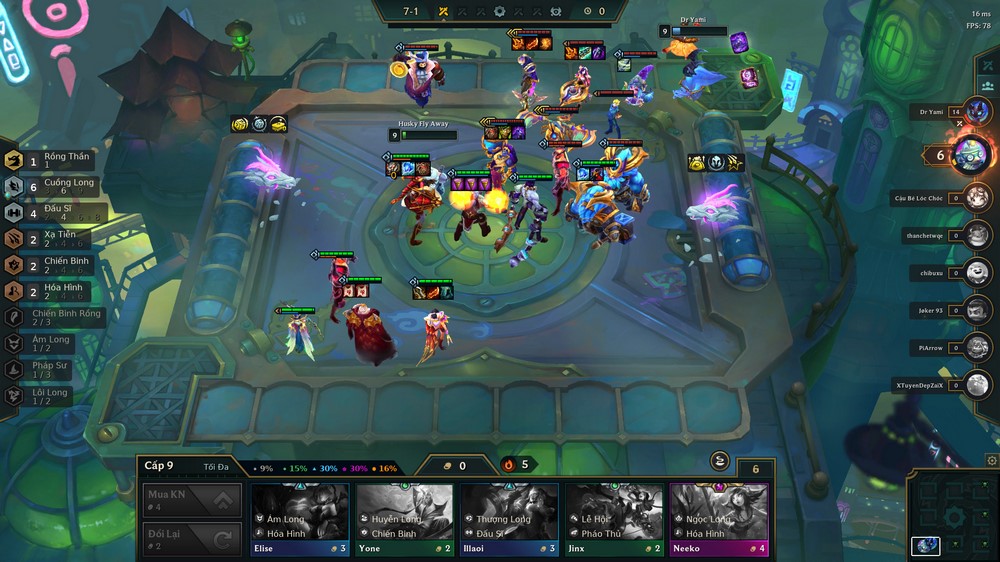Open the Hóa Hình trait entry
The width and height of the screenshot is (1000, 562).
coord(57,291)
